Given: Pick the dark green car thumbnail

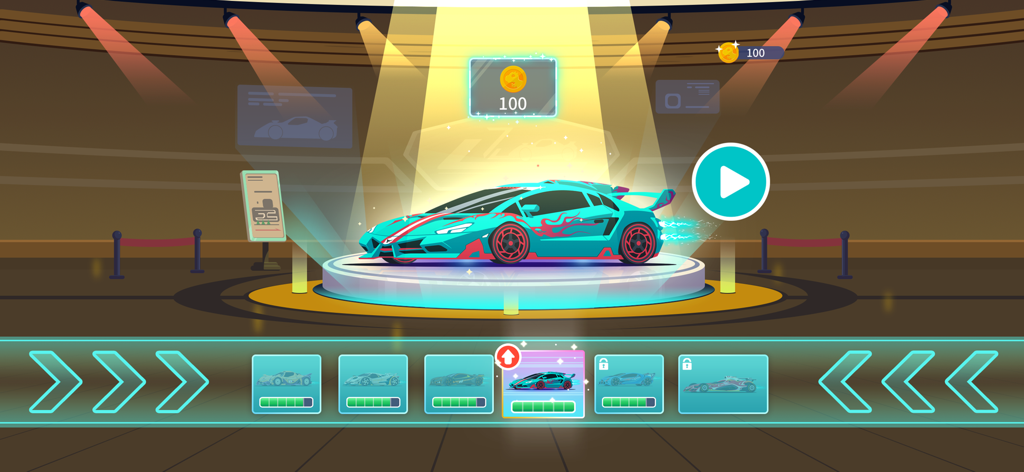Looking at the screenshot, I should coord(458,383).
